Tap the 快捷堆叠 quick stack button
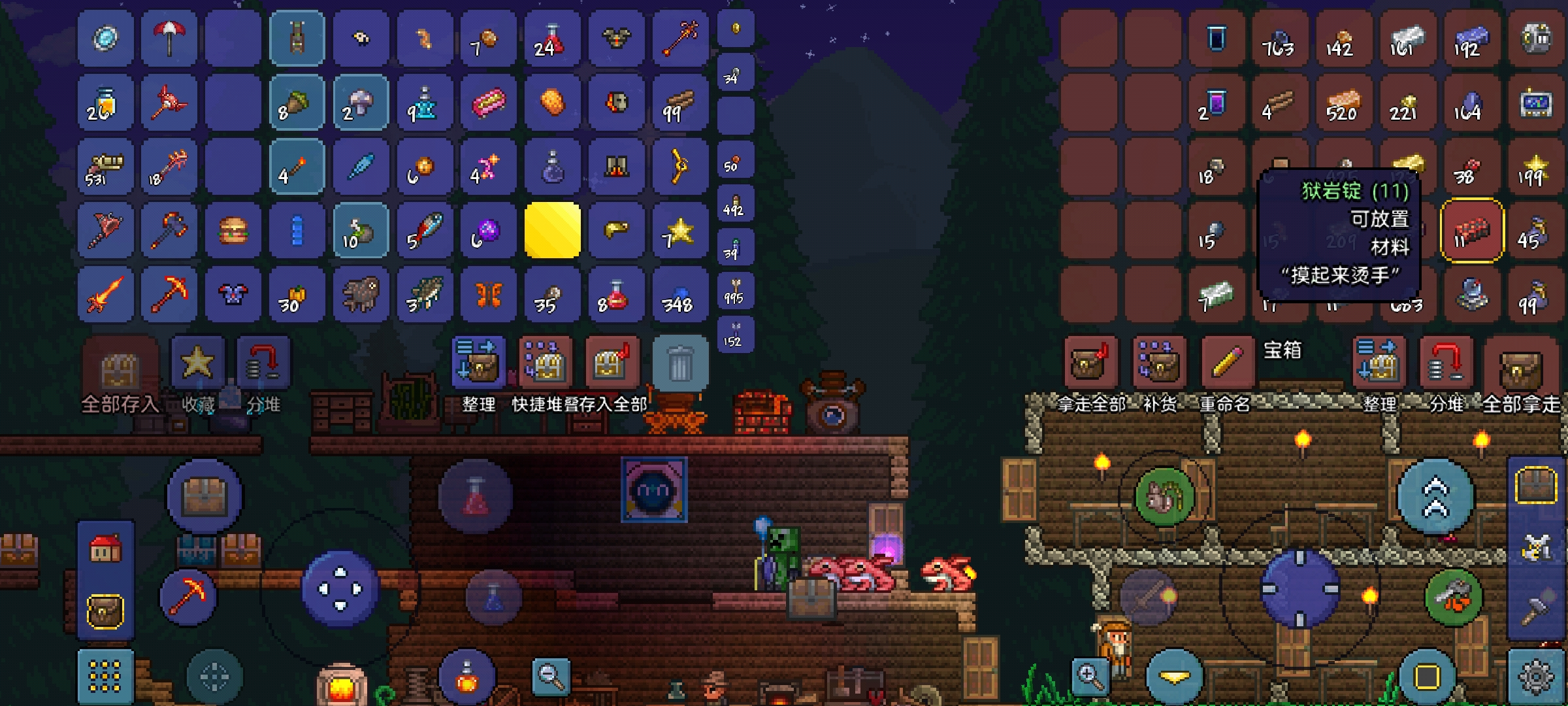This screenshot has width=1568, height=706. [545, 363]
